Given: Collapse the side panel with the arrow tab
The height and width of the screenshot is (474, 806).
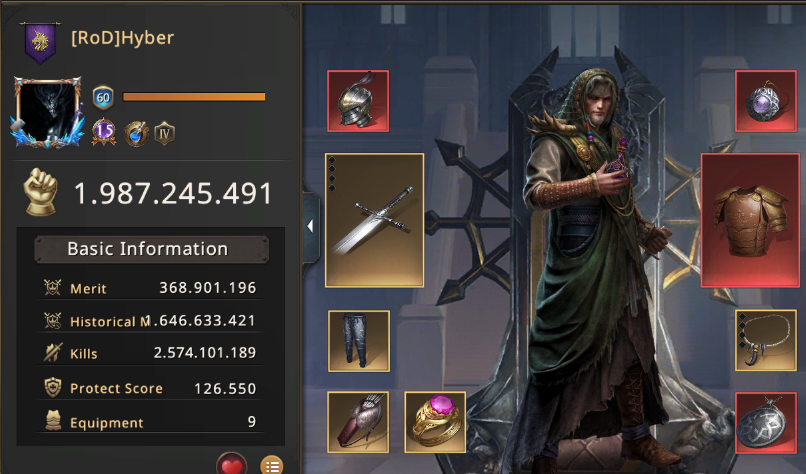Looking at the screenshot, I should [x=310, y=226].
